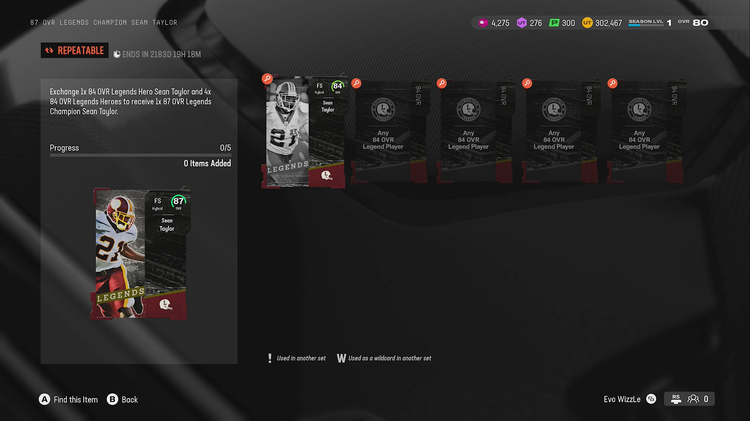Click the gold UT coins balance icon
The width and height of the screenshot is (750, 421).
click(x=588, y=22)
